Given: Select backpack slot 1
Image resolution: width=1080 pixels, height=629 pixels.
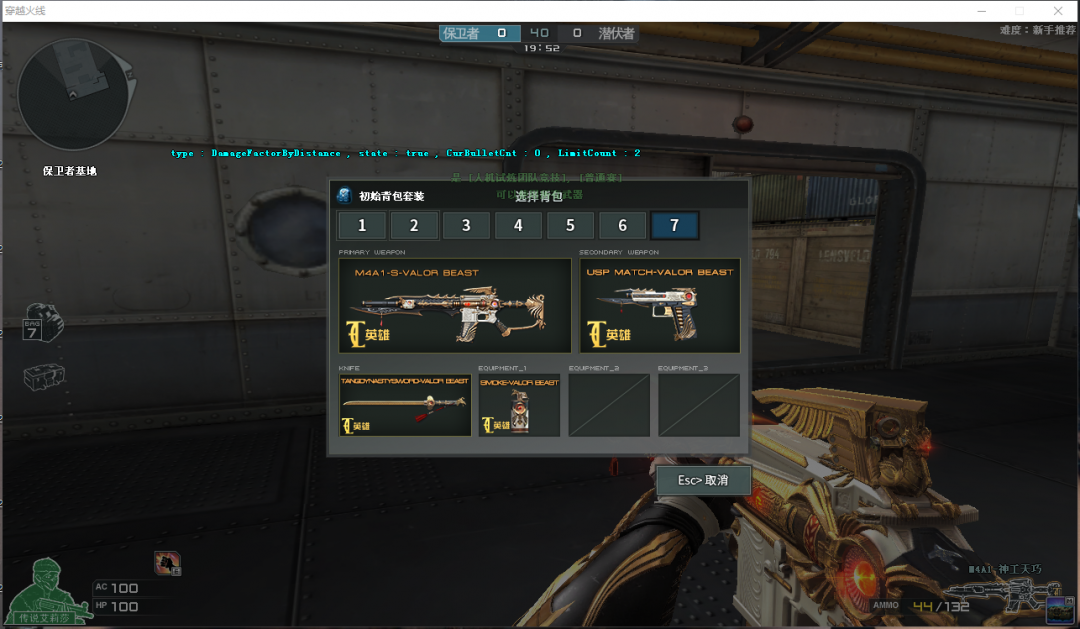Looking at the screenshot, I should click(362, 226).
